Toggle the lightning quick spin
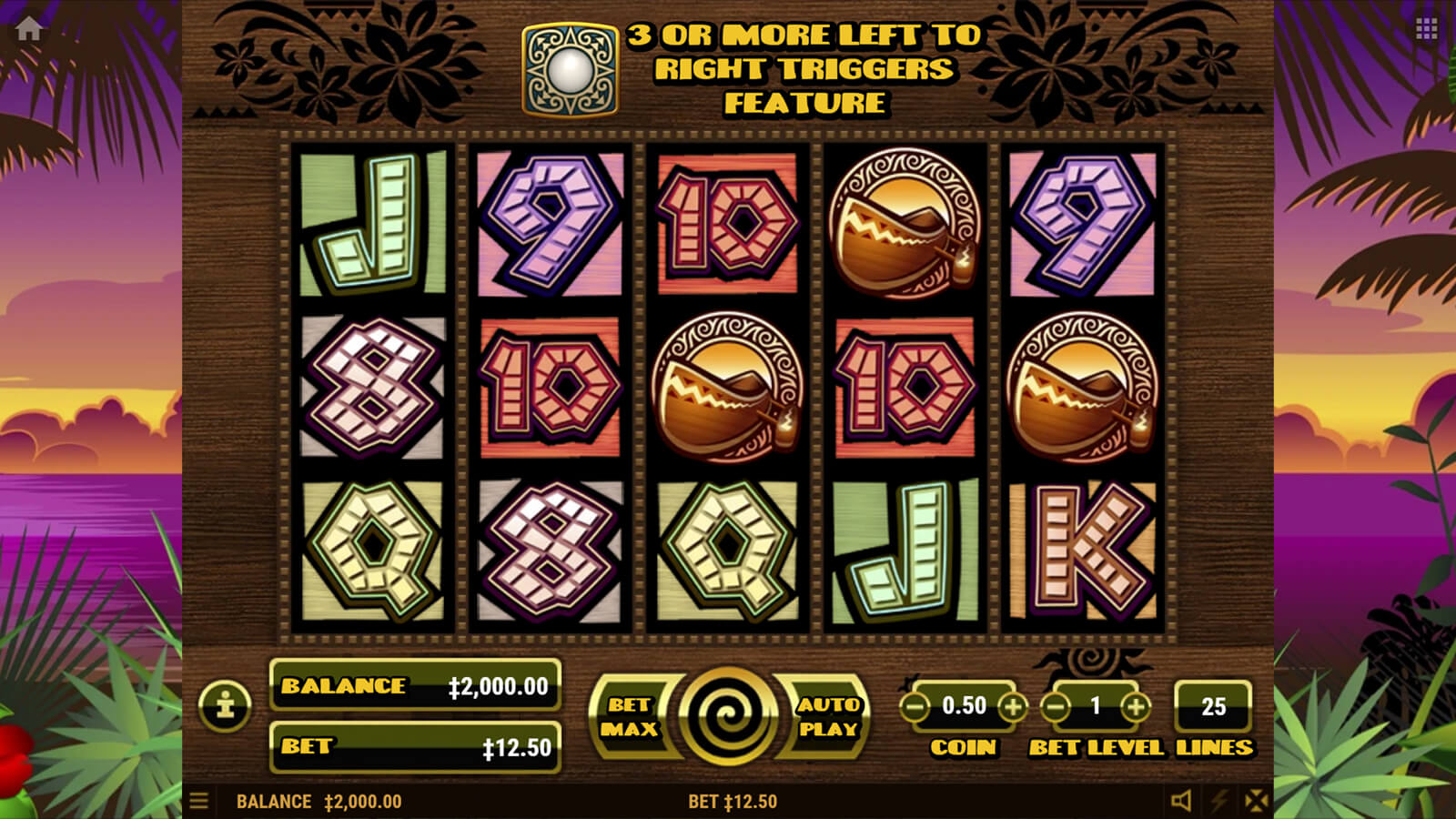 click(1218, 801)
